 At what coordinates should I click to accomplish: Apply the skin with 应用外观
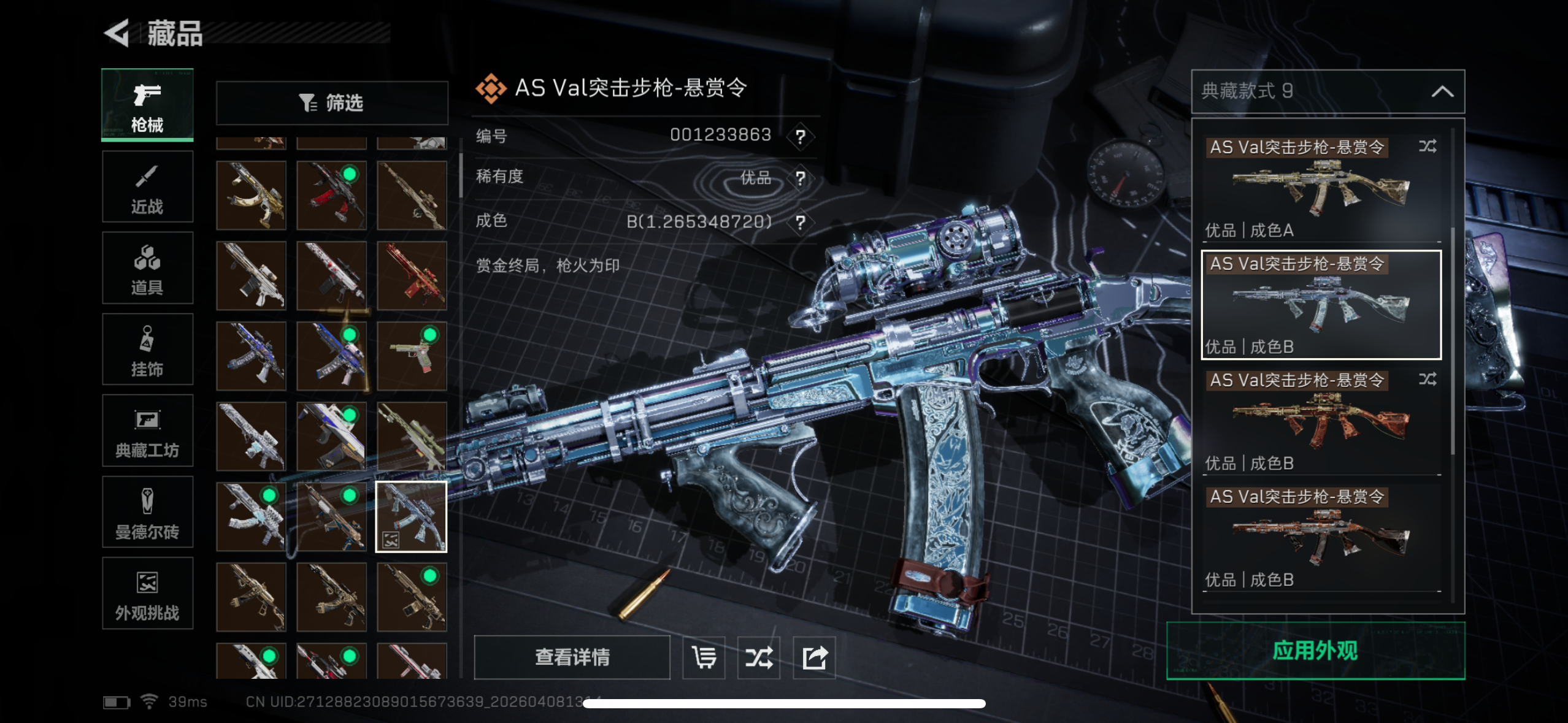pyautogui.click(x=1315, y=651)
